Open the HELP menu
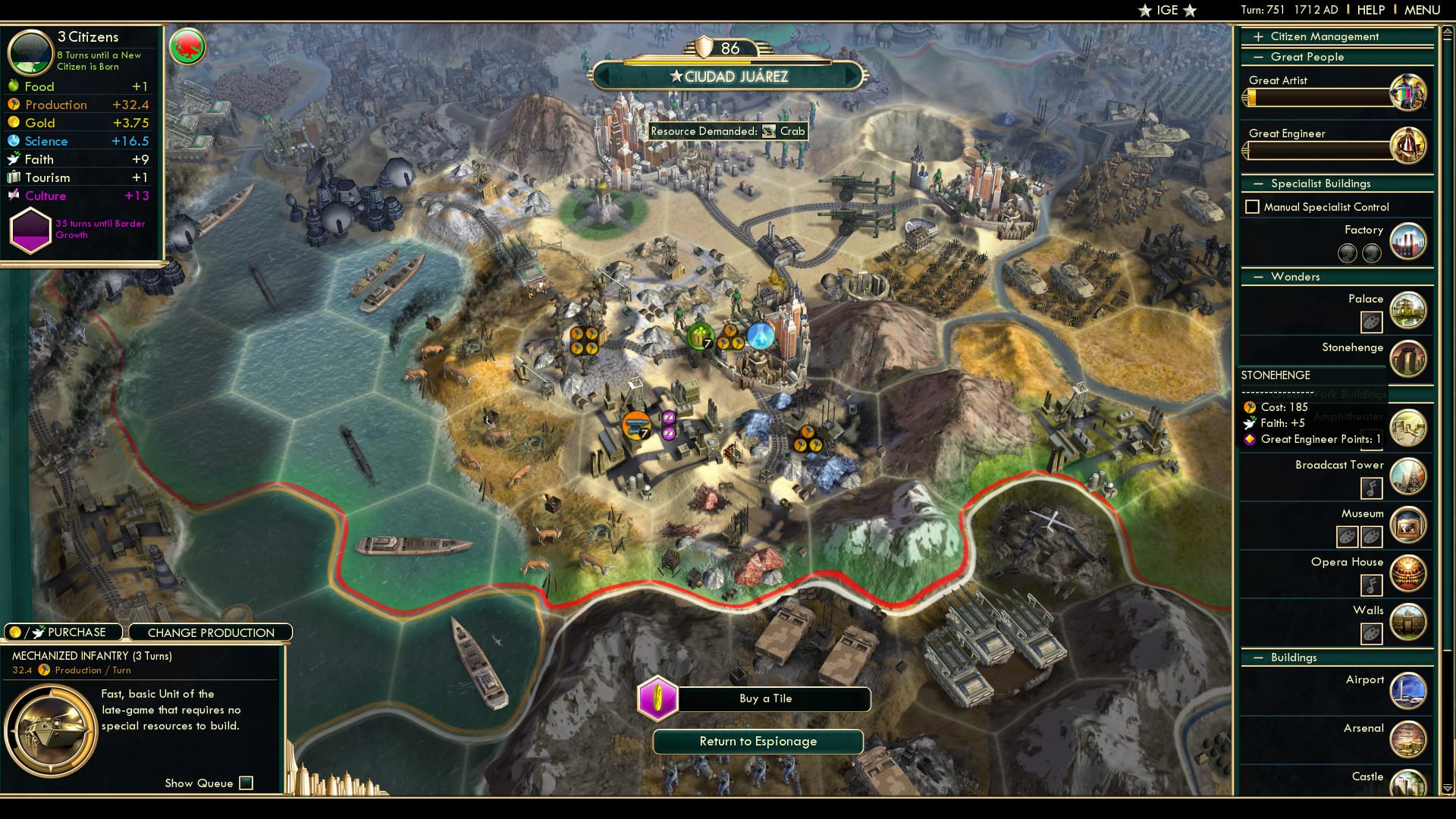This screenshot has height=819, width=1456. click(1370, 10)
